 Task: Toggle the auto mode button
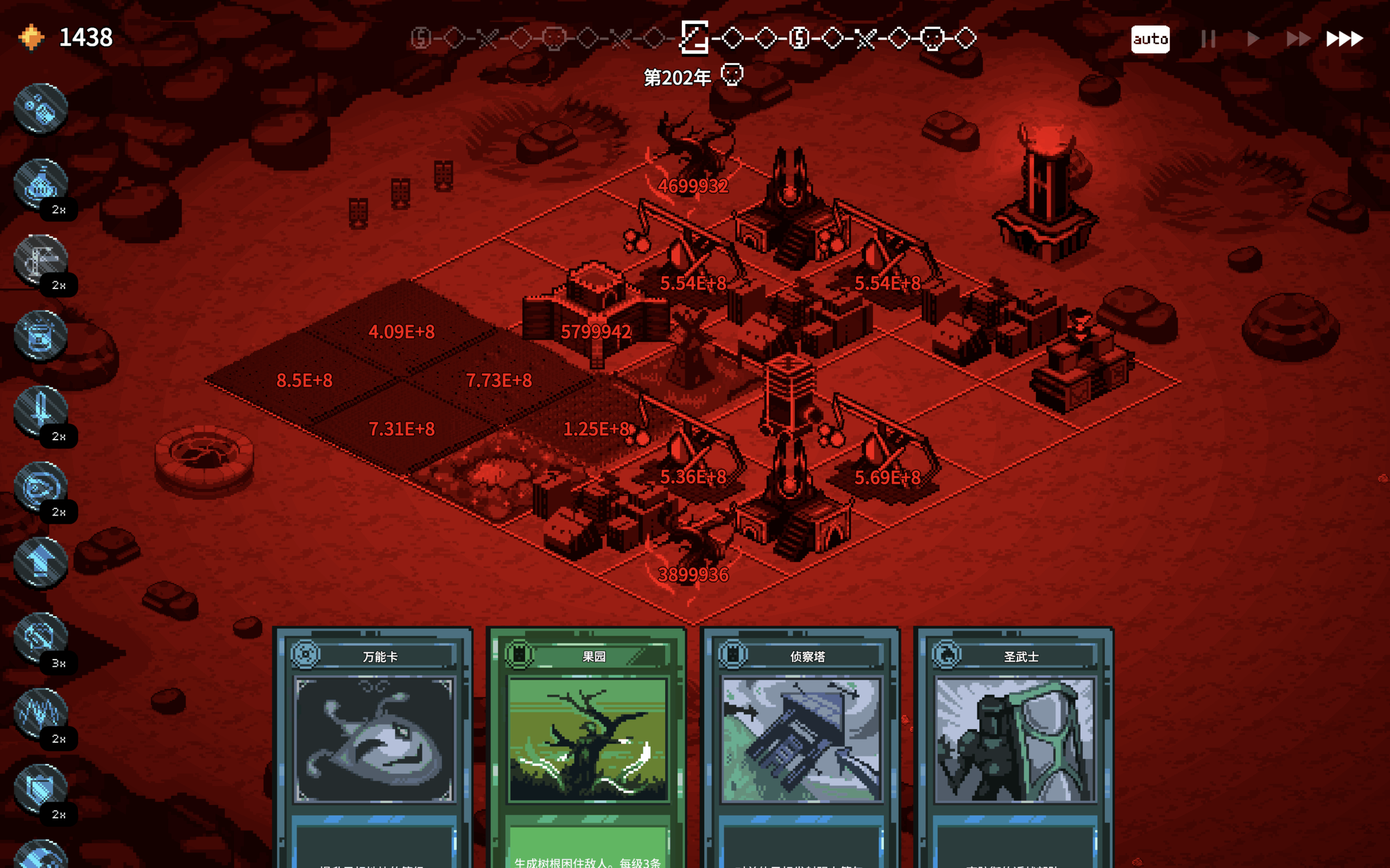(1149, 39)
